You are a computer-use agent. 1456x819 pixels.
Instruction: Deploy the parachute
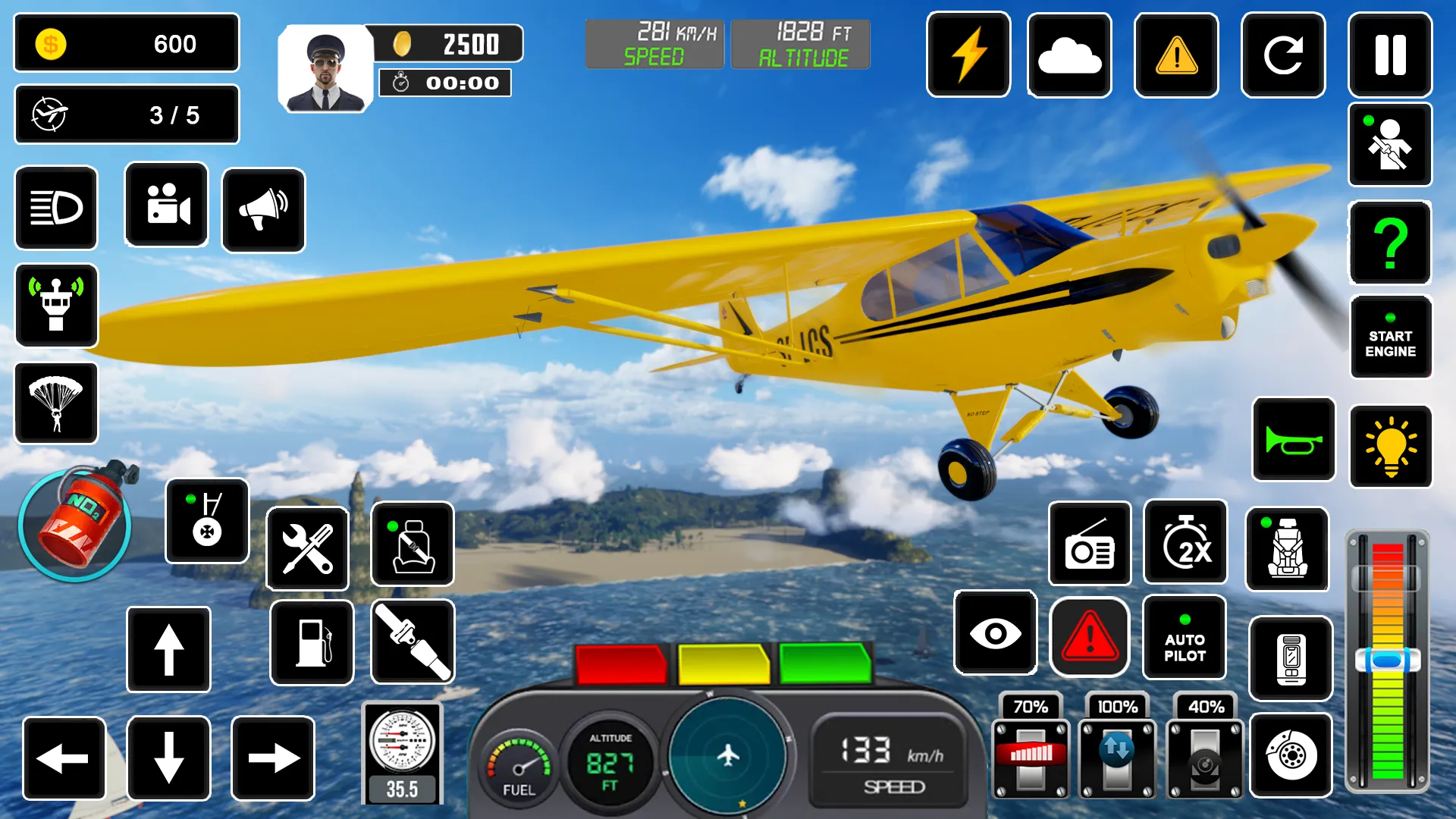56,403
